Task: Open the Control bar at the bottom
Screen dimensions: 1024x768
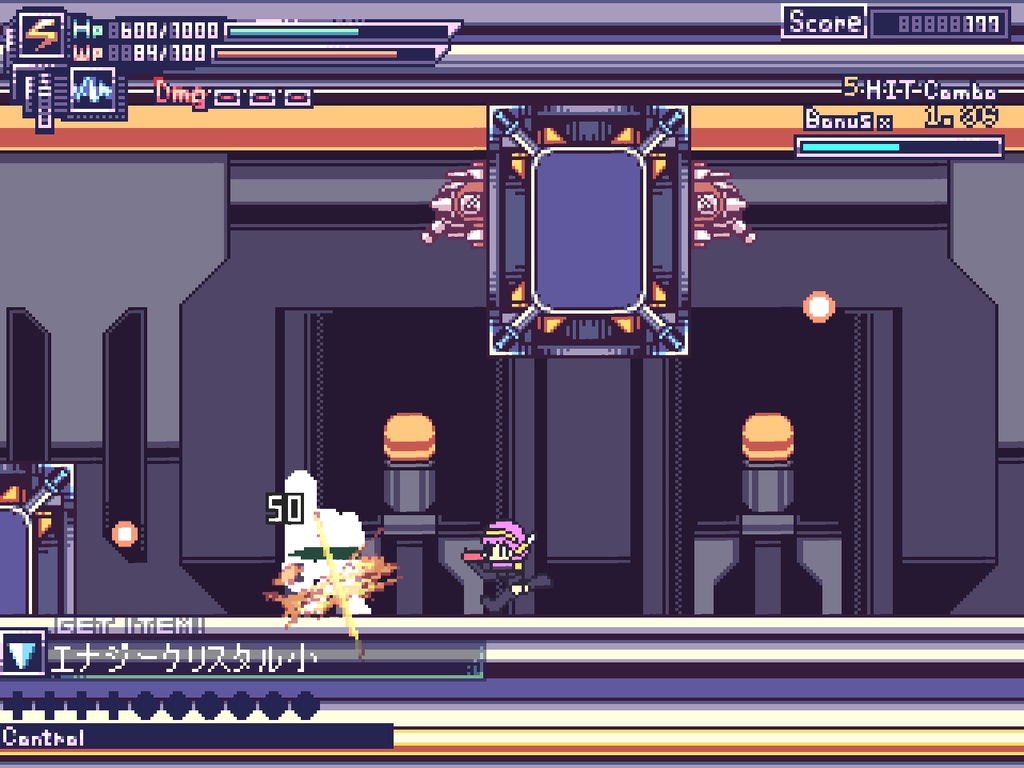Action: pyautogui.click(x=196, y=738)
